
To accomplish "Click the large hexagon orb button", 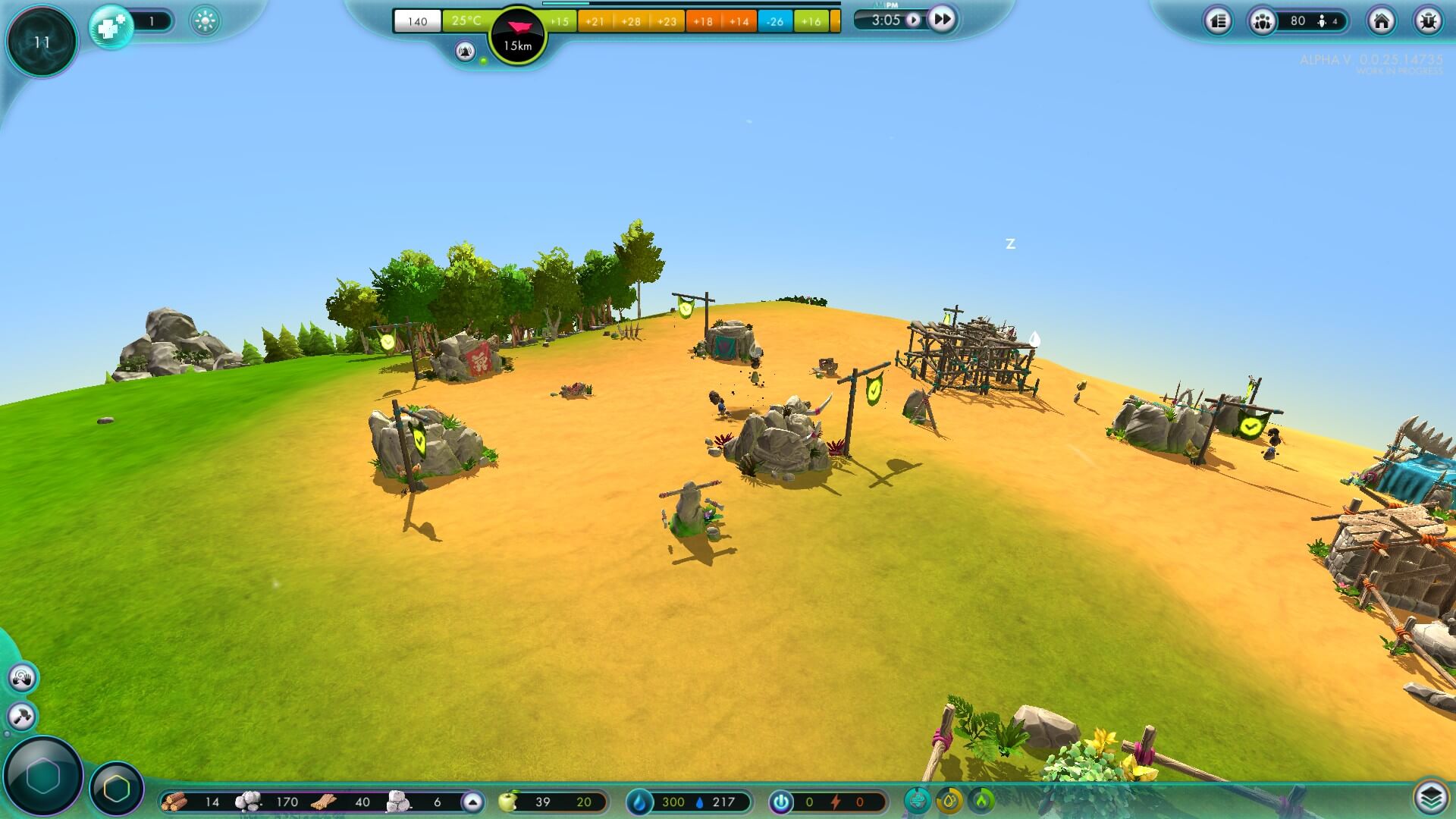I will click(42, 776).
